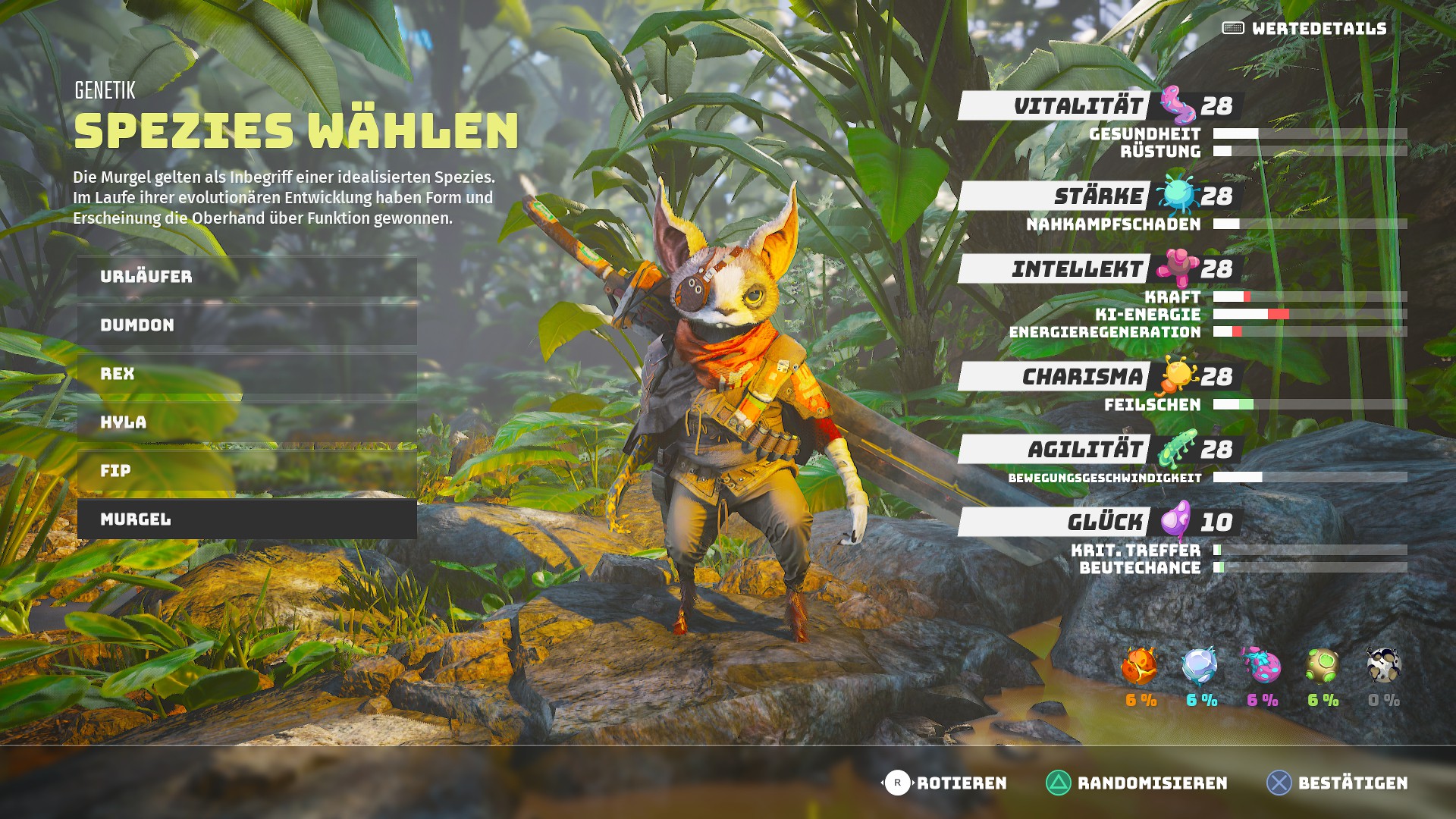
Task: Click the green Agilität lizard icon
Action: [x=1178, y=448]
